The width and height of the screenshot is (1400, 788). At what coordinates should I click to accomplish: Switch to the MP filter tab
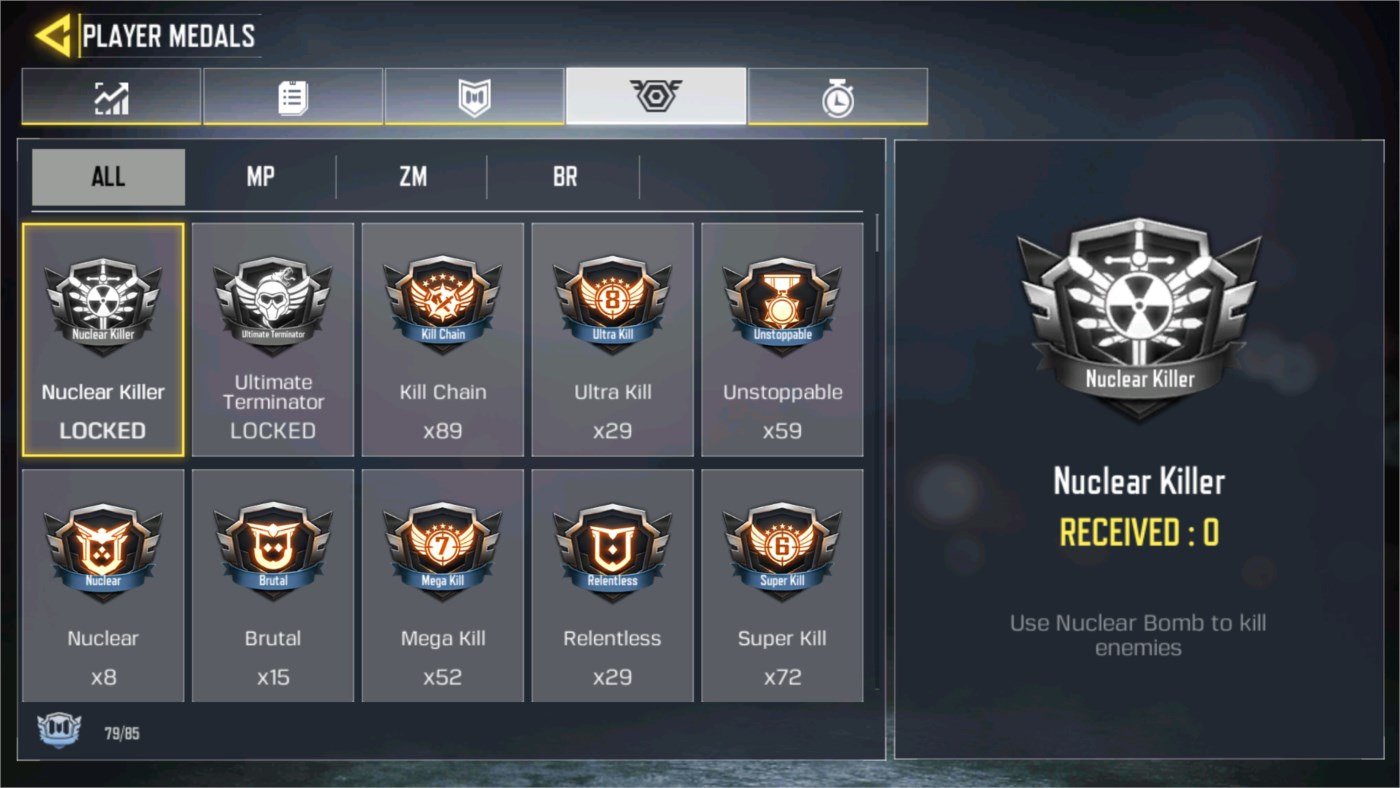tap(260, 176)
